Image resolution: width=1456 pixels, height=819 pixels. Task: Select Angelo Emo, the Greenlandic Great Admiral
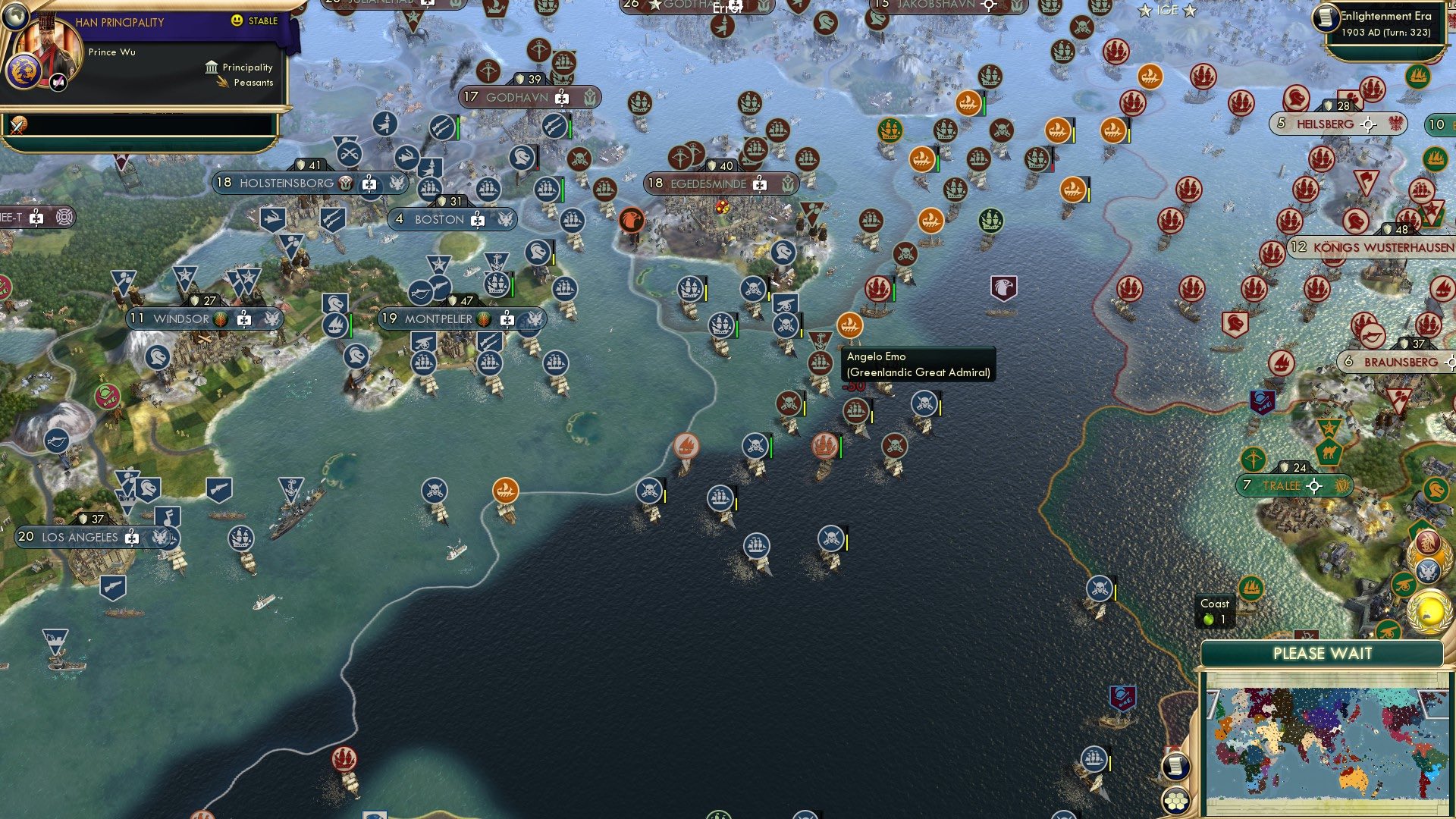click(x=851, y=325)
